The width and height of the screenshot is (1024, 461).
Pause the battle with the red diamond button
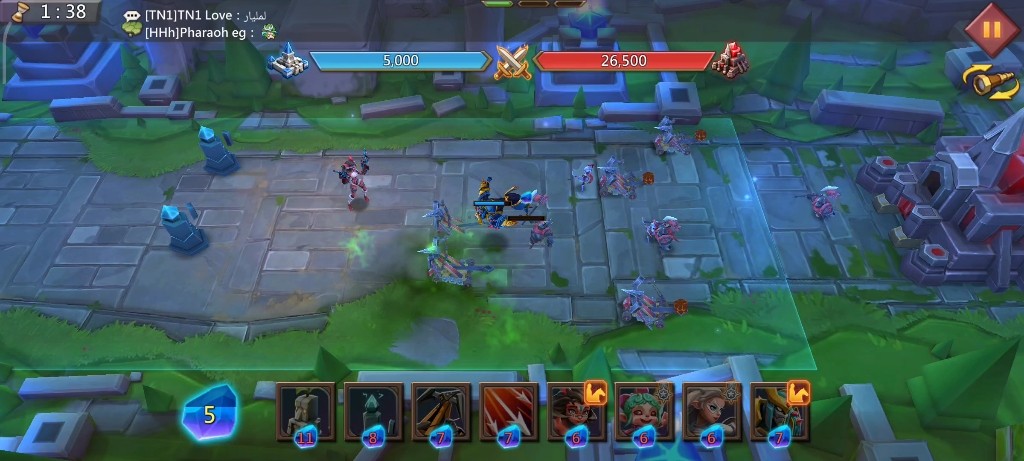point(991,28)
